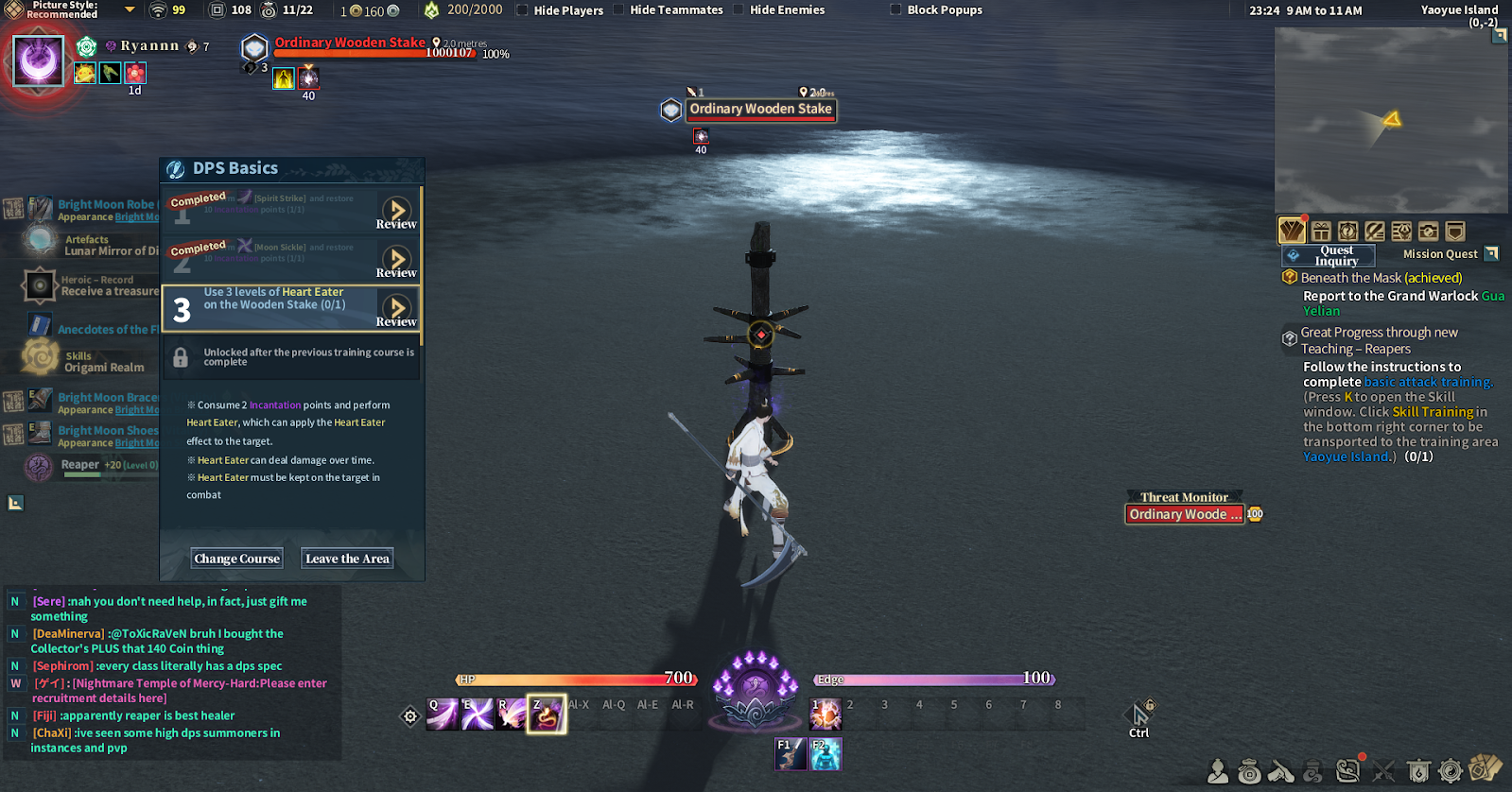Screen dimensions: 1512x792
Task: Open the coin pouch bag icon
Action: point(1249,771)
